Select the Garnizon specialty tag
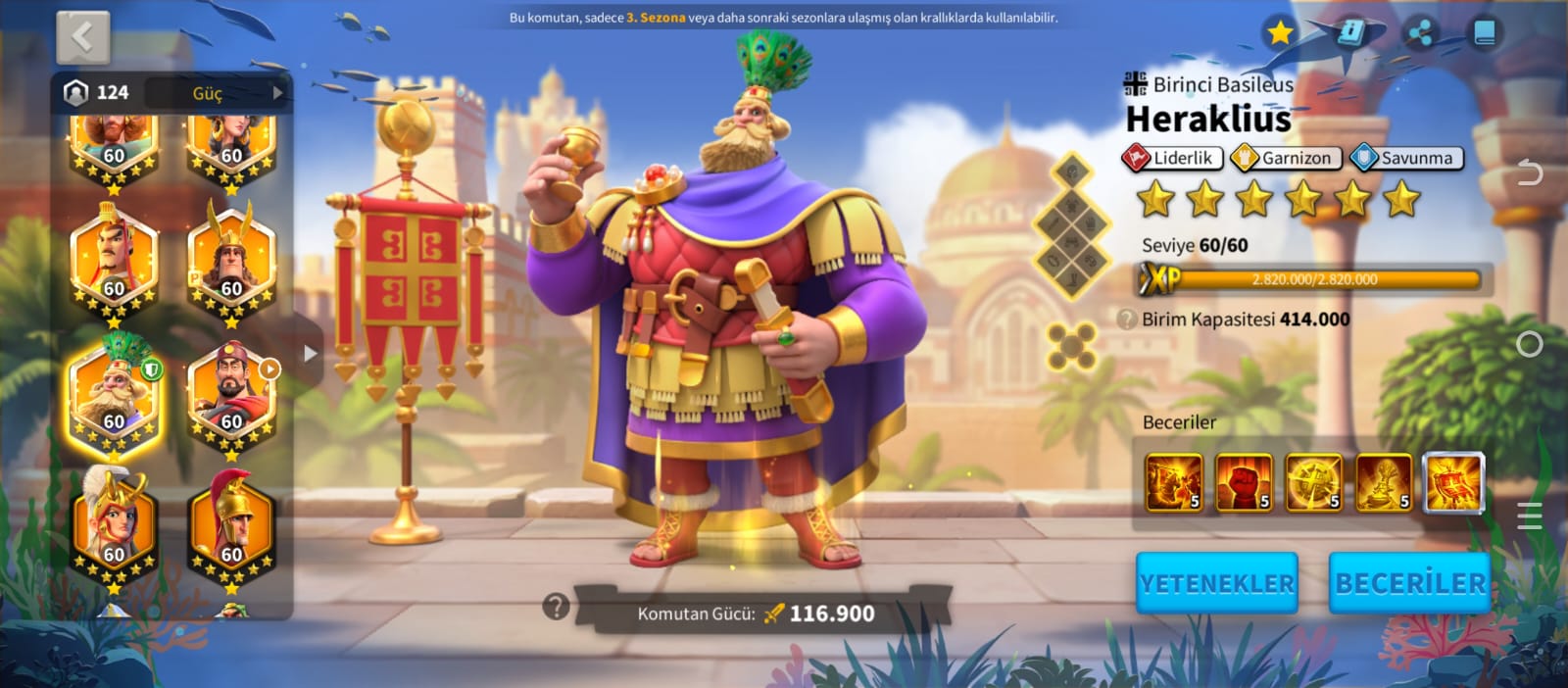 point(1286,158)
